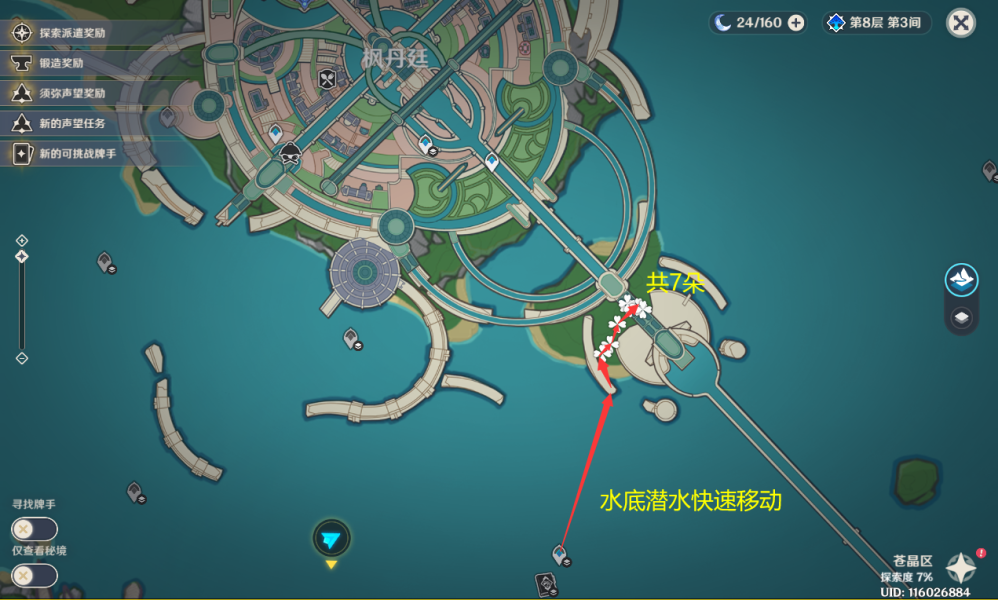
Task: Select the card icon marker at the bottom edge
Action: pyautogui.click(x=546, y=584)
